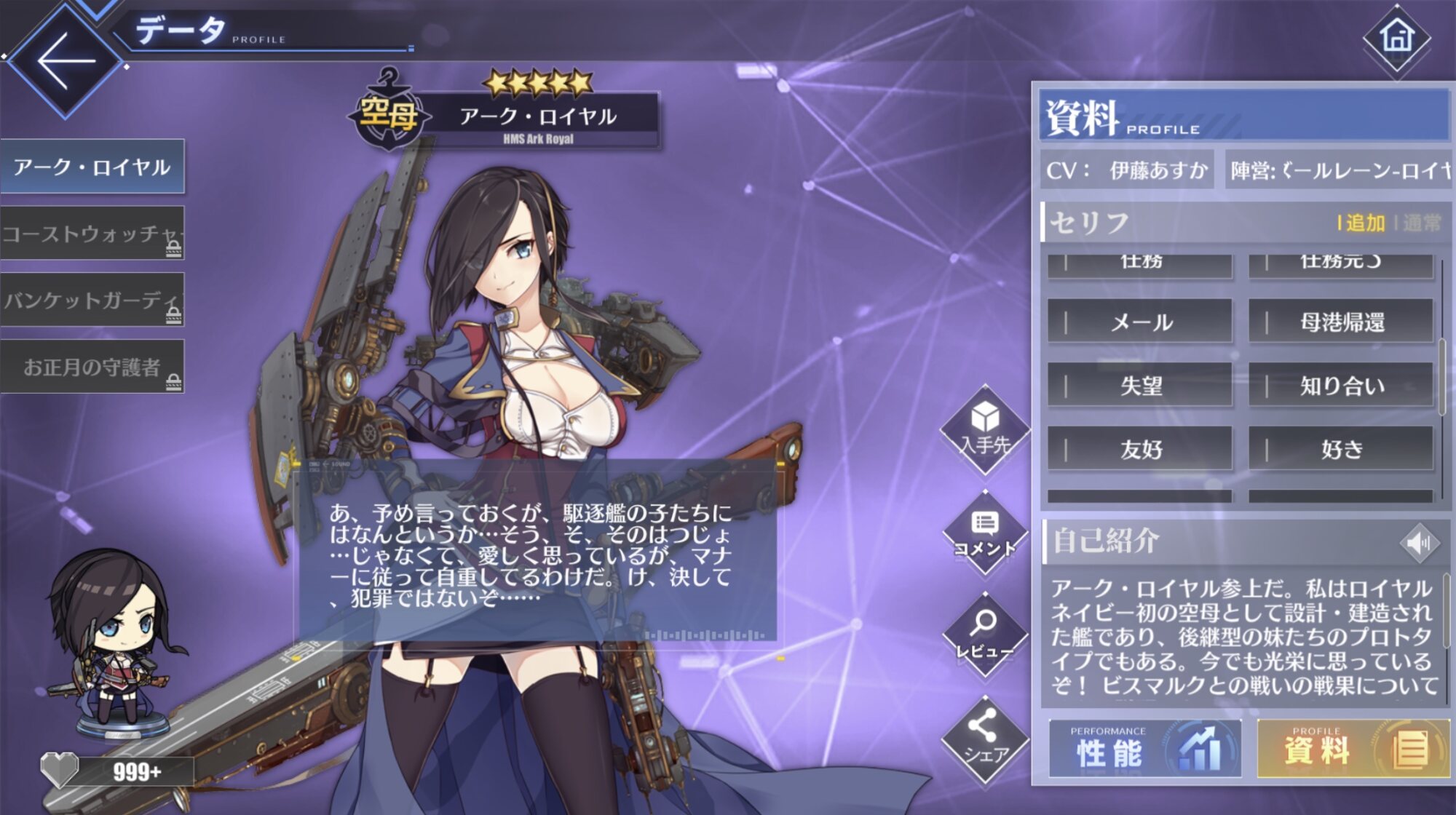This screenshot has height=815, width=1456.
Task: Return to the home screen
Action: pyautogui.click(x=1396, y=37)
